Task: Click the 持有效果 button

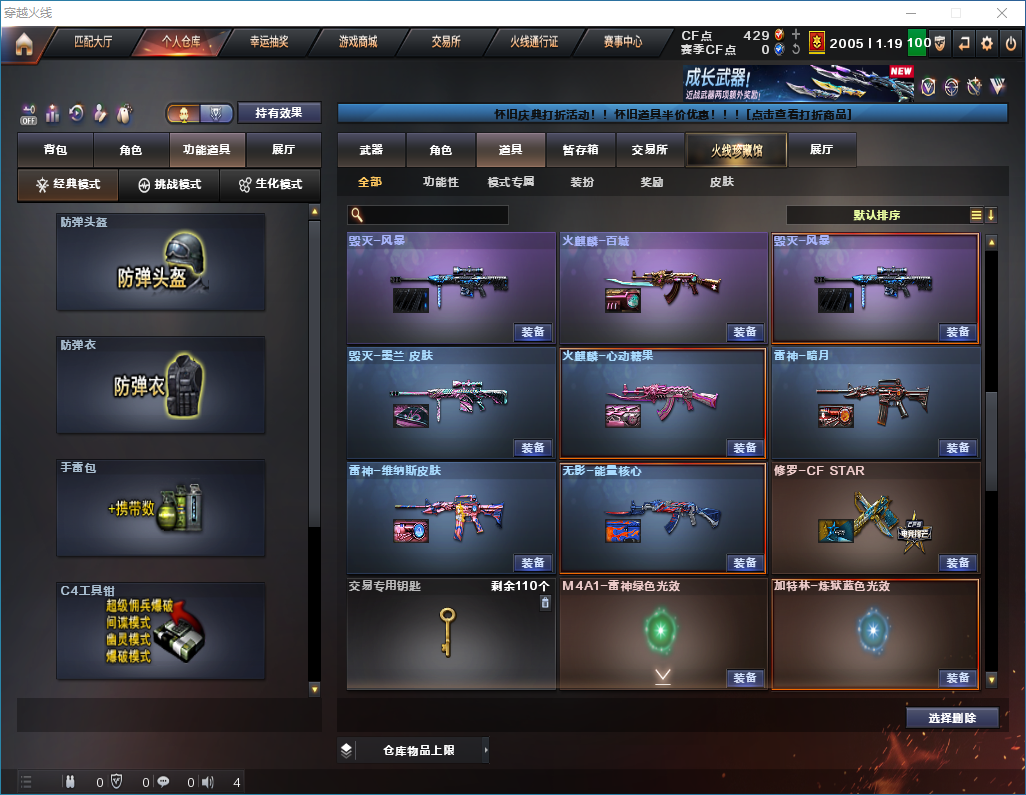Action: point(279,113)
